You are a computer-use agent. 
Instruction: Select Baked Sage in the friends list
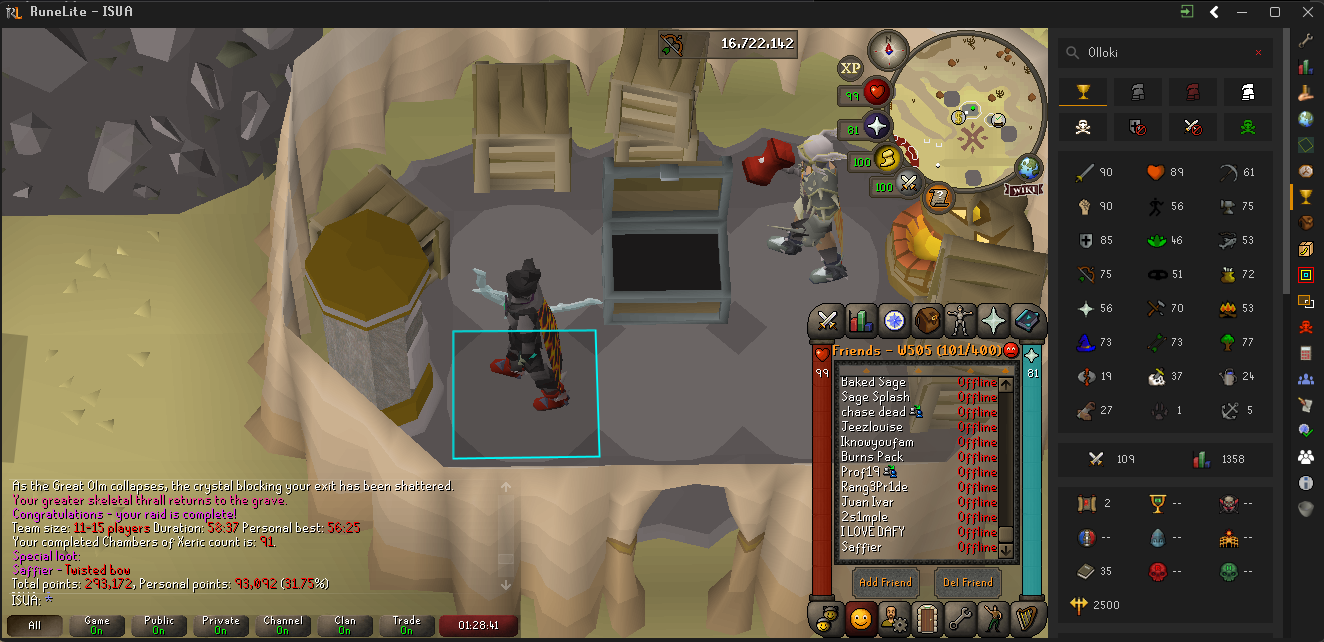pyautogui.click(x=873, y=382)
